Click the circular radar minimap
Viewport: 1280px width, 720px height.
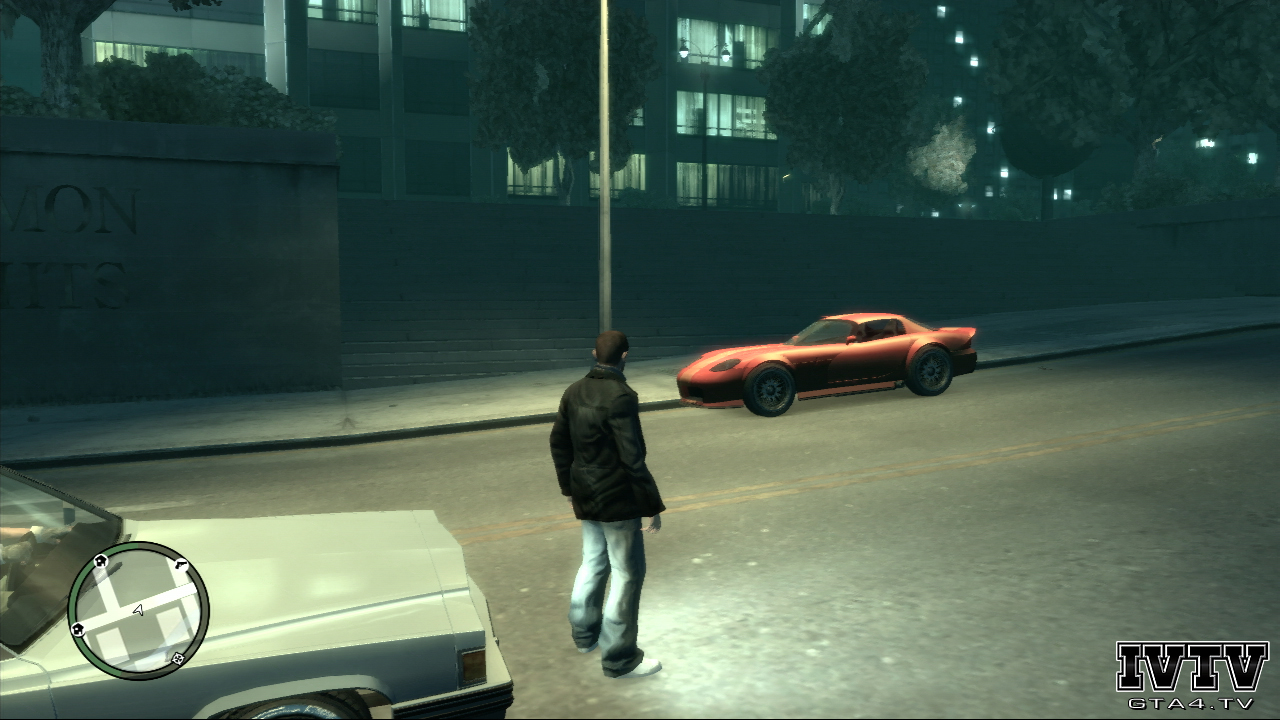(138, 610)
